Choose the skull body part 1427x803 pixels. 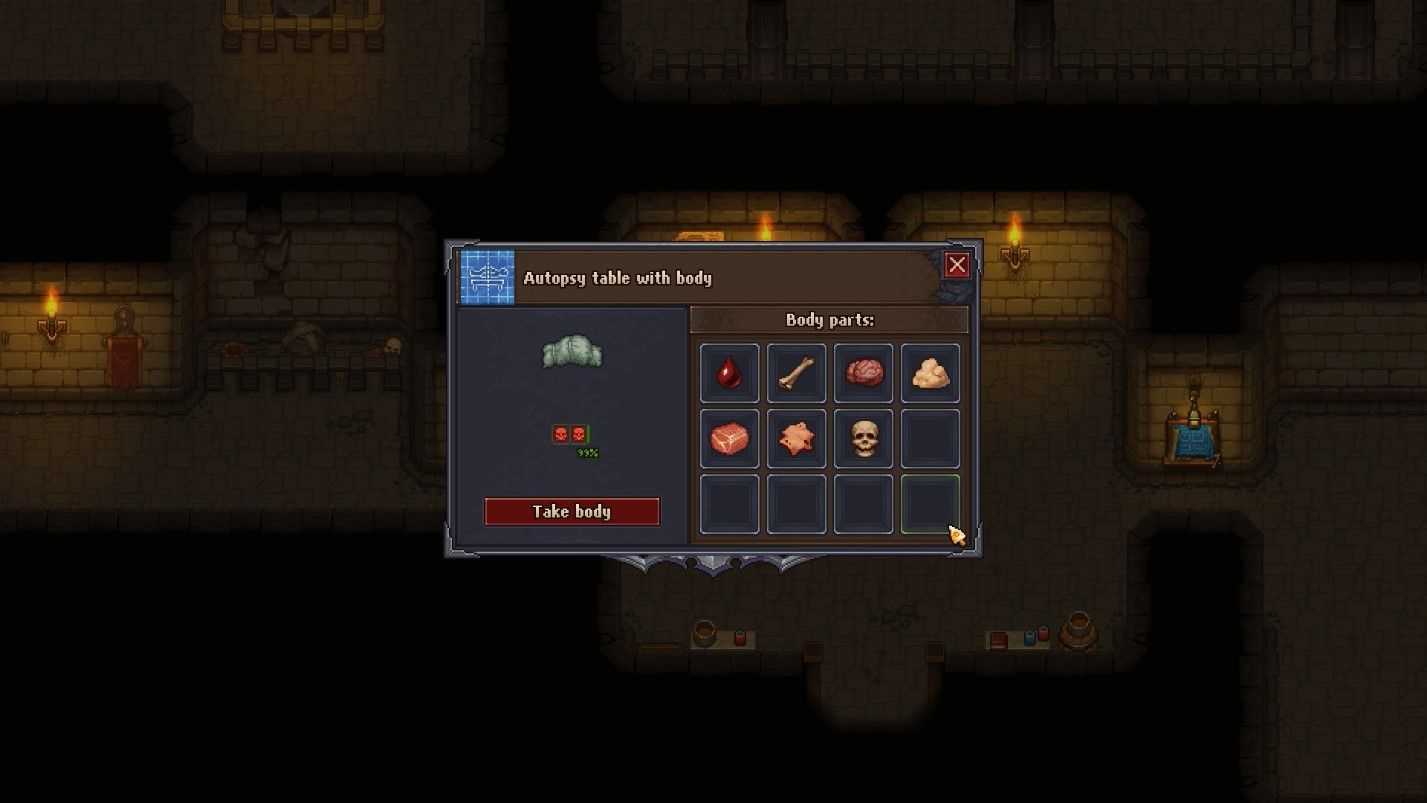[x=863, y=439]
